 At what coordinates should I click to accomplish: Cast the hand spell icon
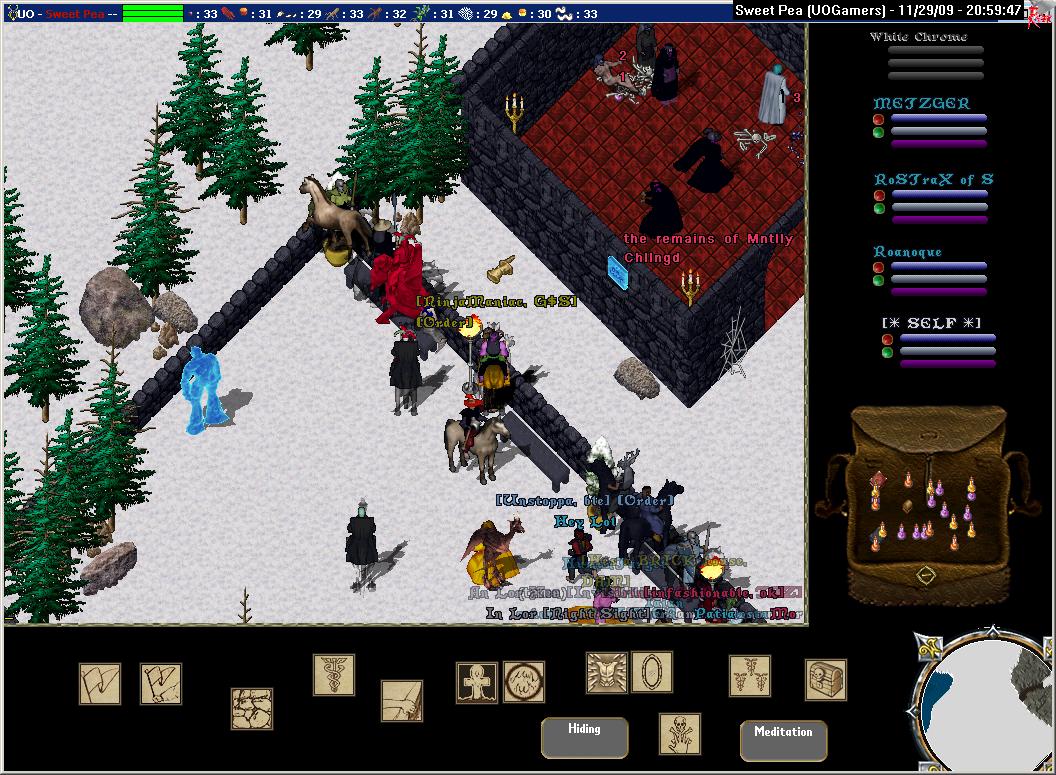coord(402,701)
